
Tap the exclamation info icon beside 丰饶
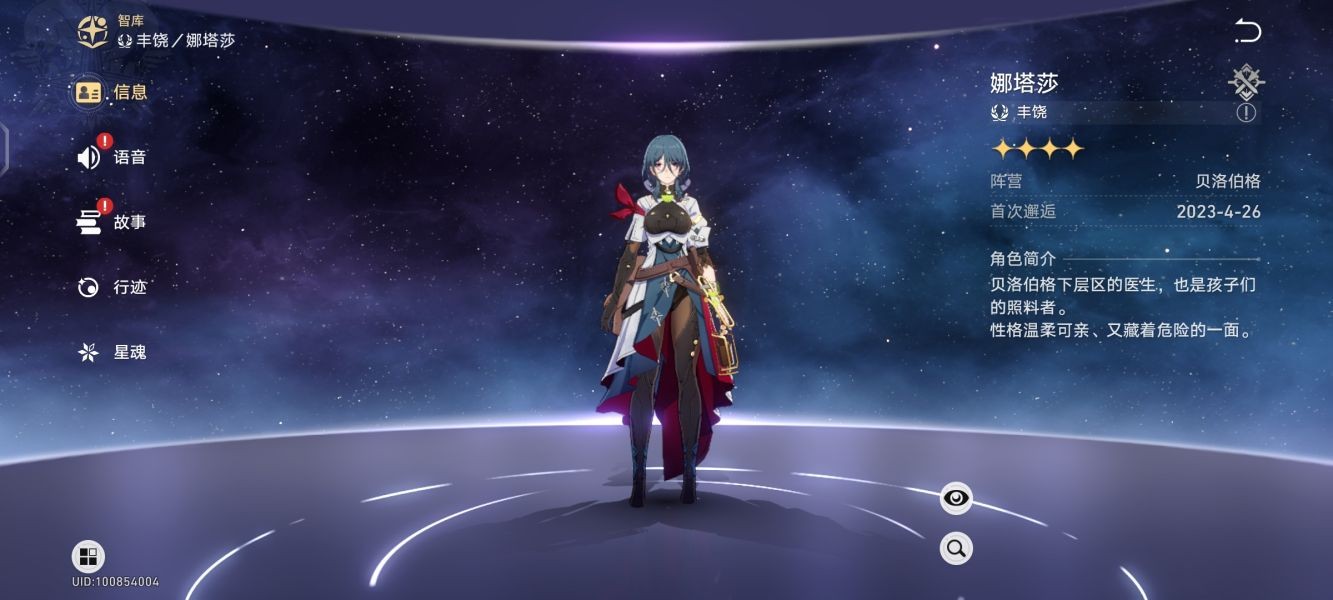(x=1245, y=112)
